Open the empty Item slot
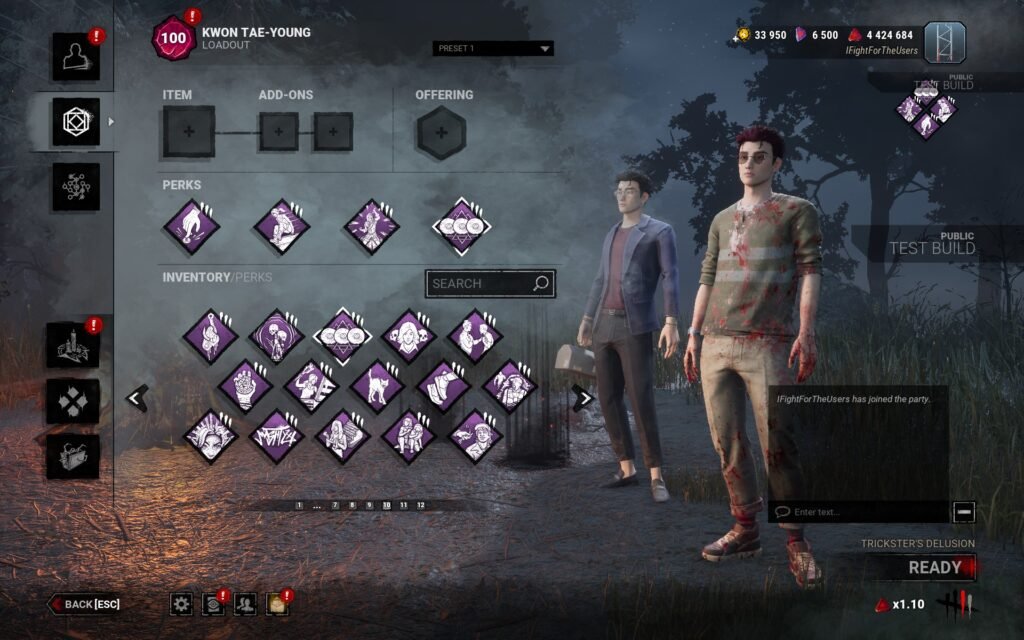The width and height of the screenshot is (1024, 640). tap(189, 132)
